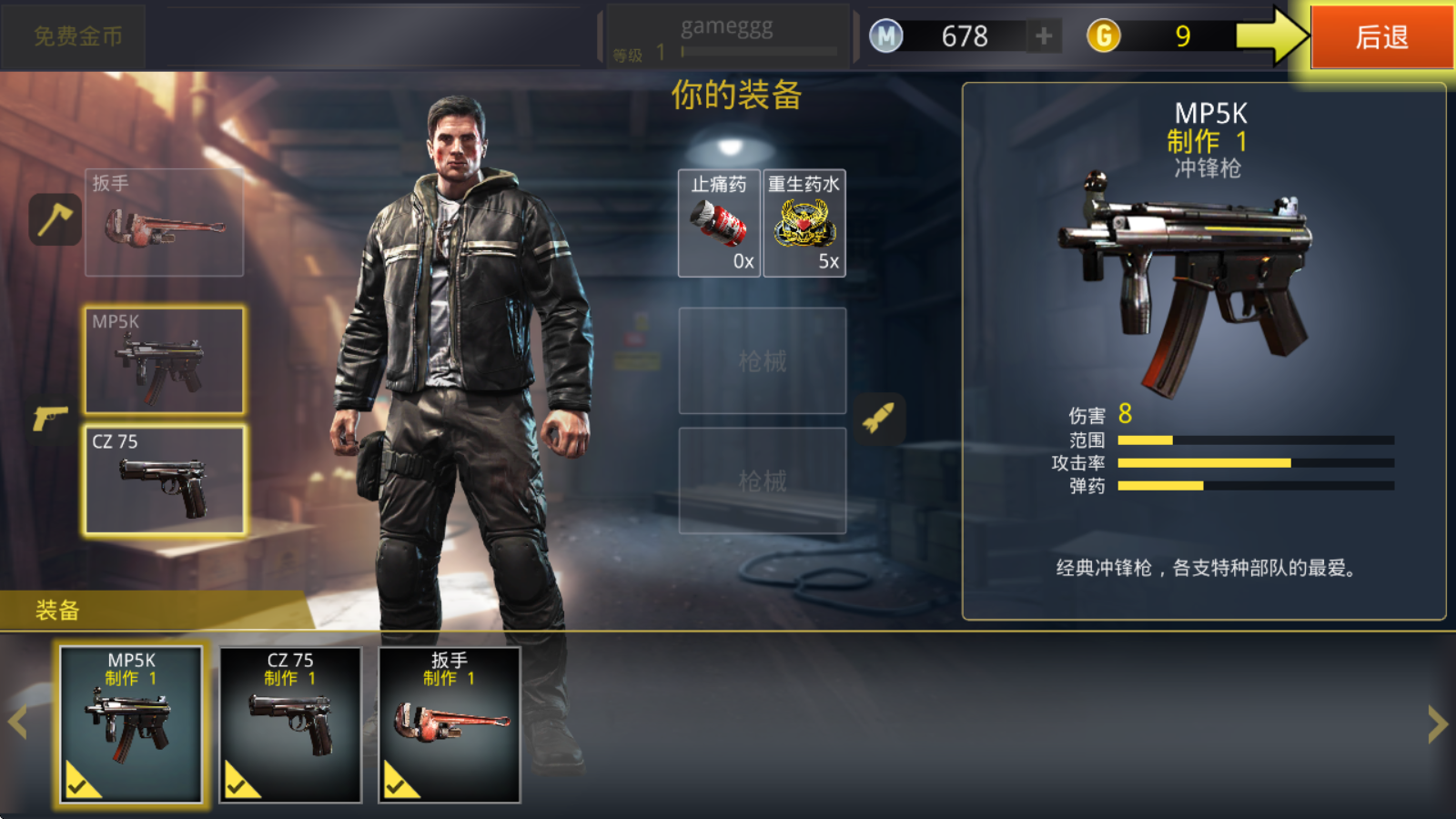Choose the equipped CZ 75 pistol slot
This screenshot has width=1456, height=819.
164,480
